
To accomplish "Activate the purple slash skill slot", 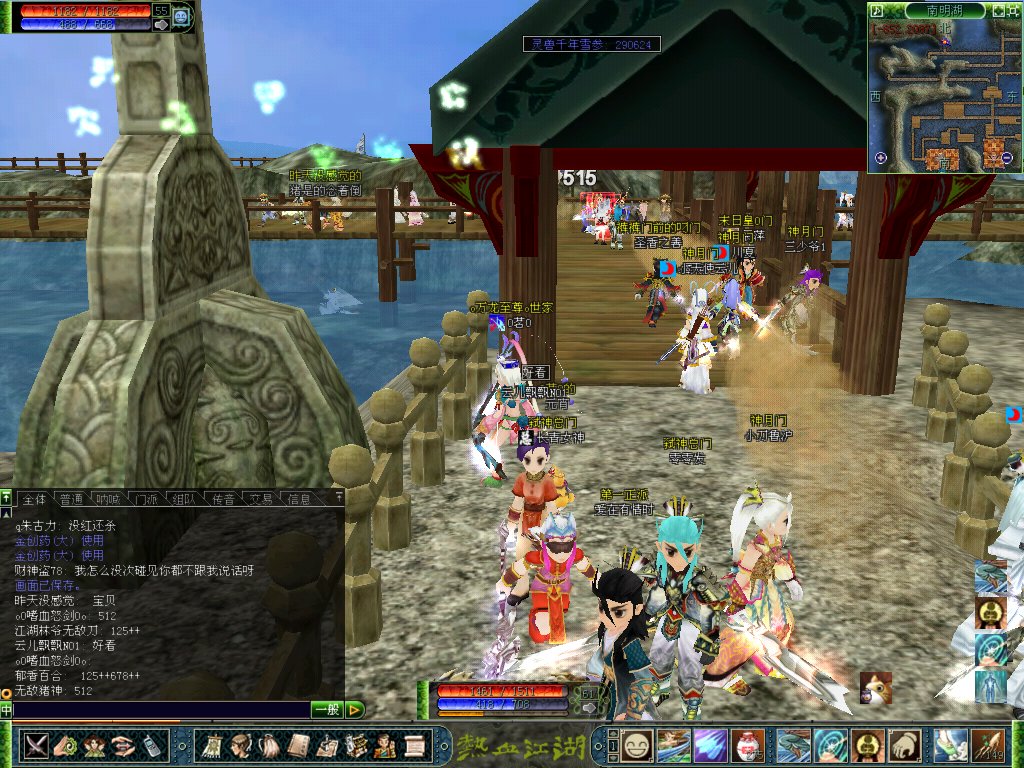I will (710, 745).
